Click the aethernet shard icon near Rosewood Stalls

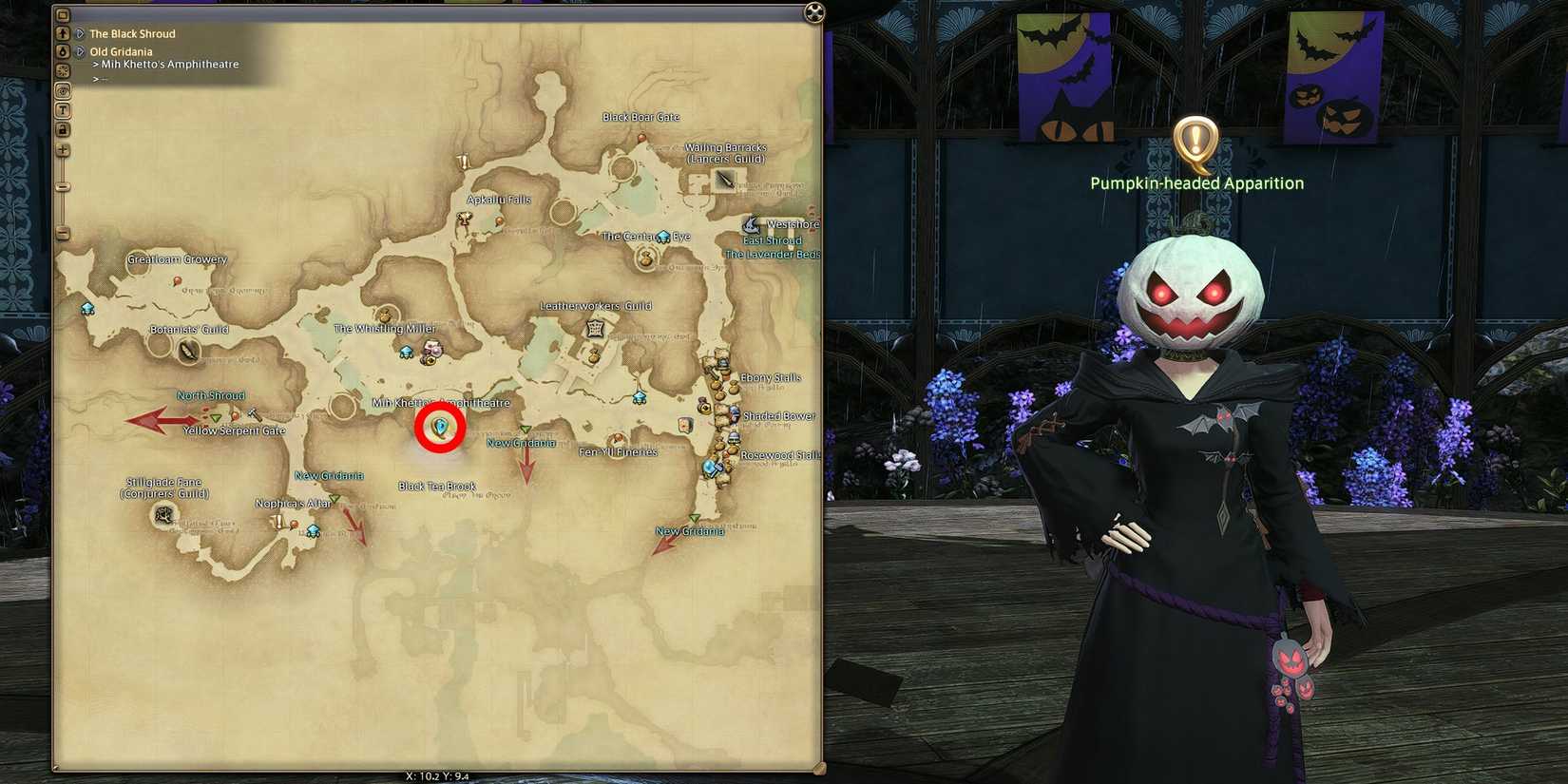point(711,467)
